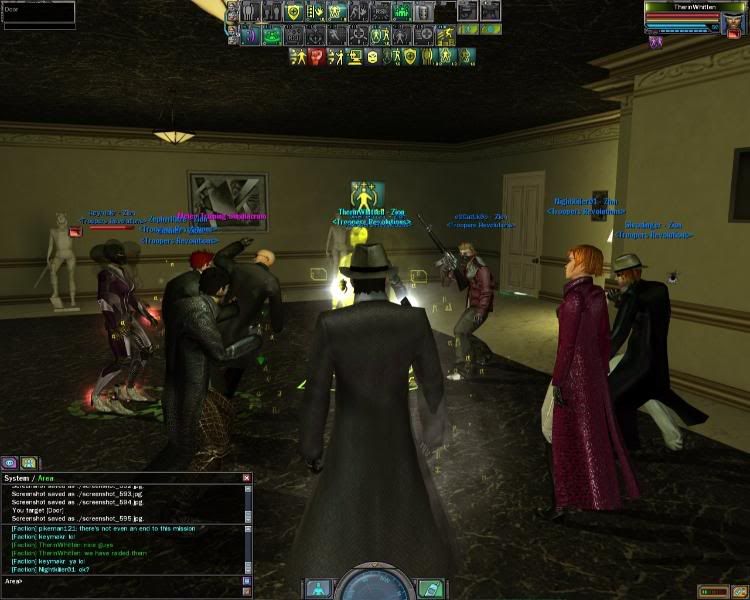Click the circular compass dial
Screen dimensions: 750x600
coord(373,583)
